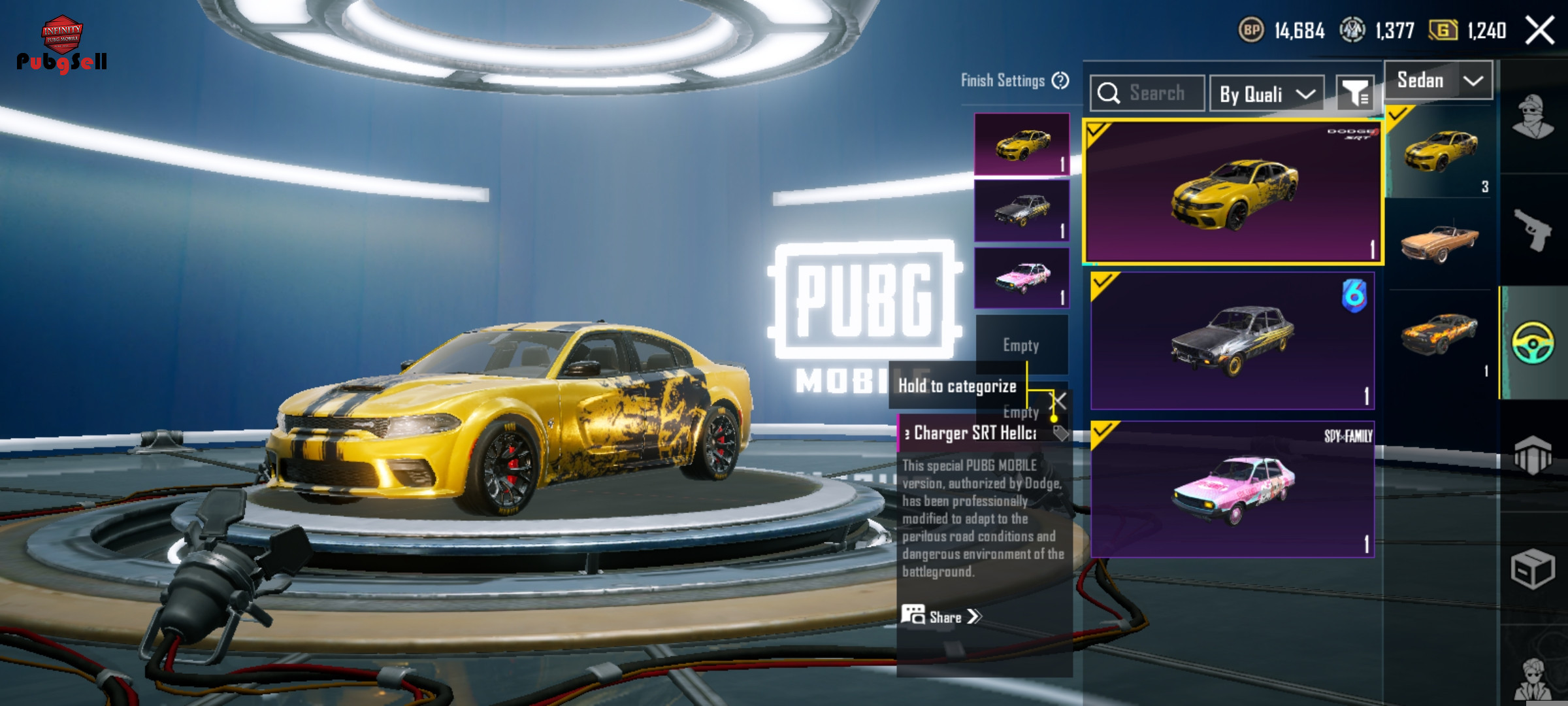The height and width of the screenshot is (706, 1568).
Task: Open the steering wheel vehicles tab
Action: coord(1533,343)
